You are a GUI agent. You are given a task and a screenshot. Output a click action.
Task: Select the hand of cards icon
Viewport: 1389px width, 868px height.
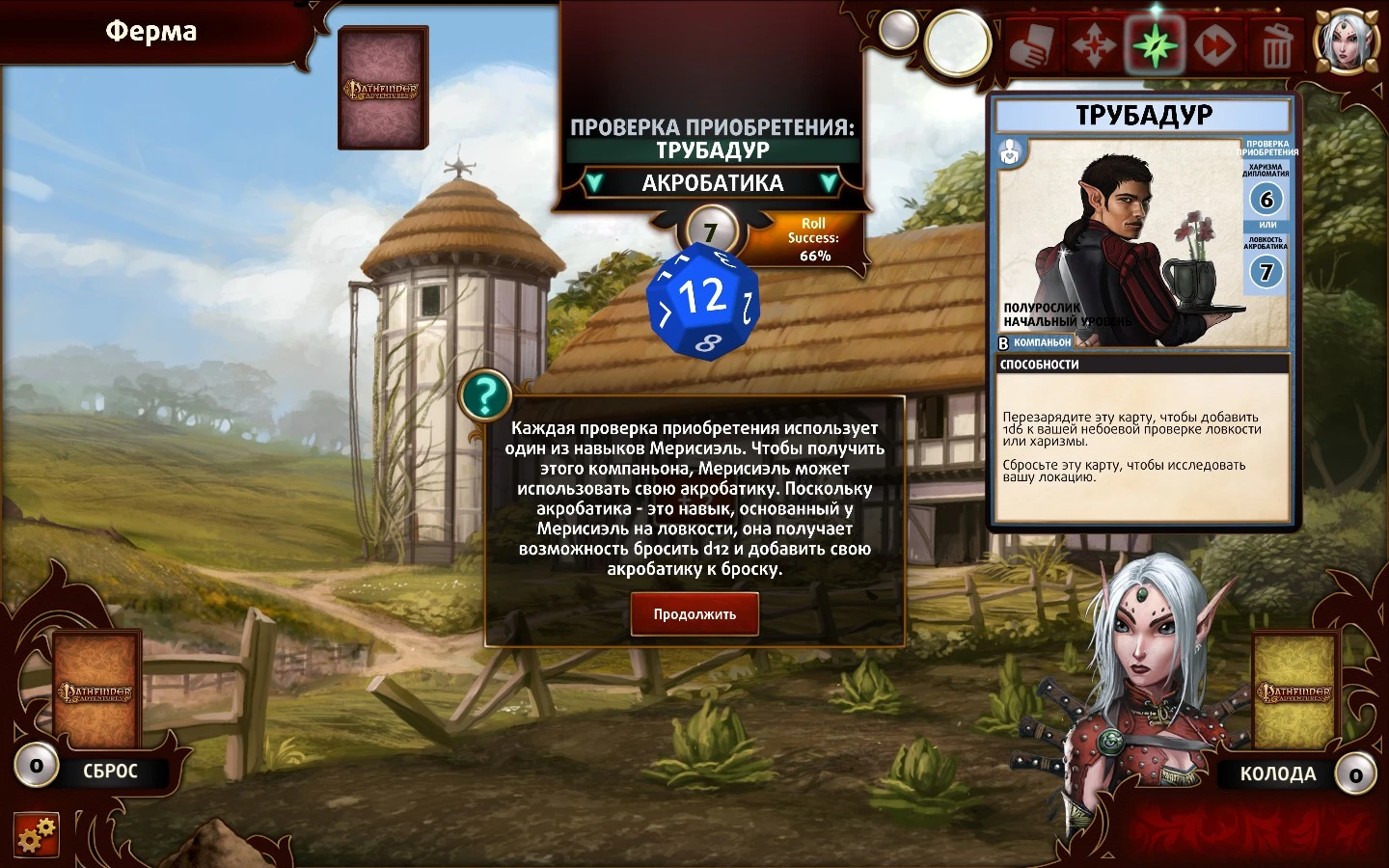click(1031, 45)
